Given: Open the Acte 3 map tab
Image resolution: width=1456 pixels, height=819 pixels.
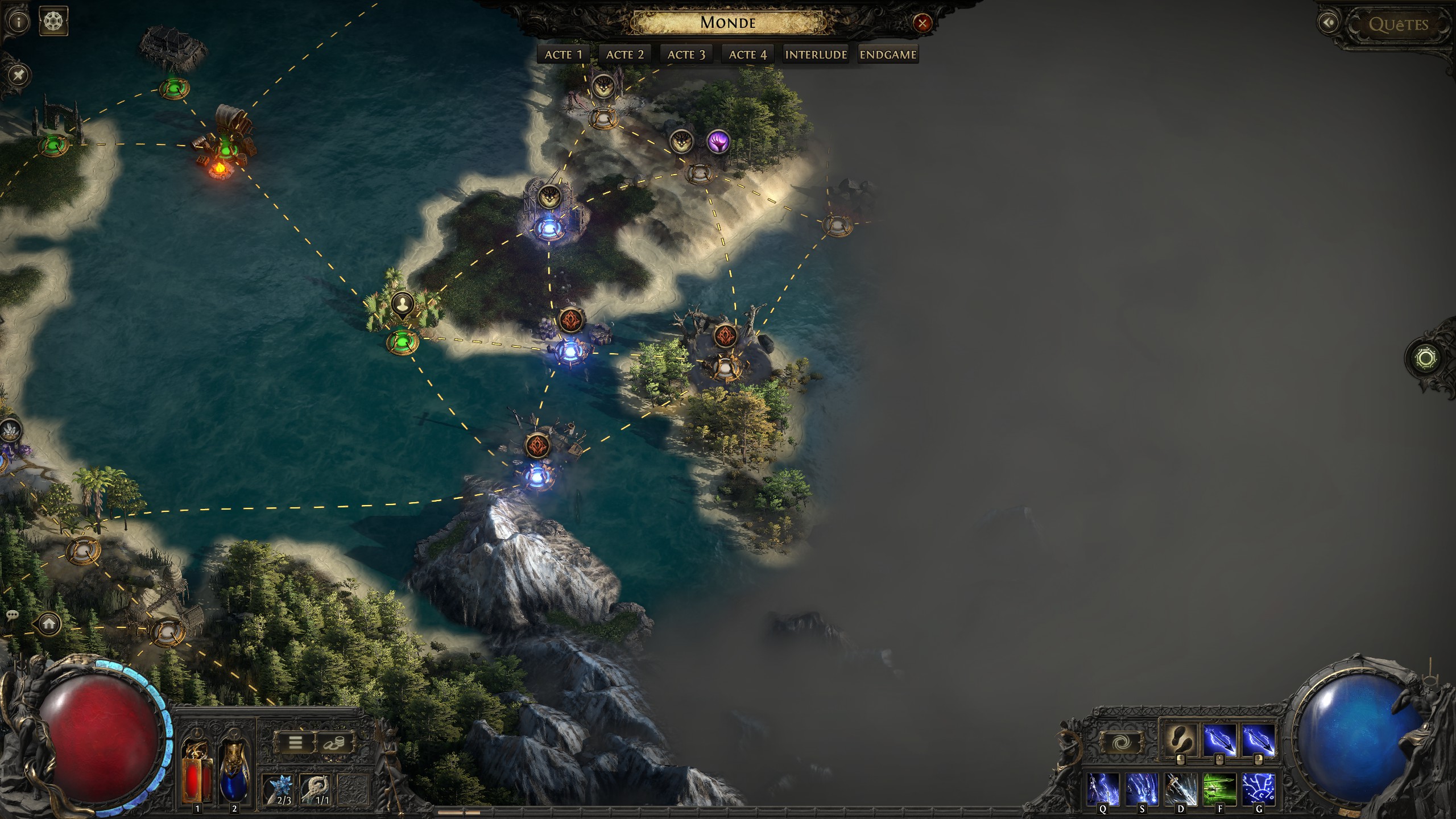Looking at the screenshot, I should 686,55.
